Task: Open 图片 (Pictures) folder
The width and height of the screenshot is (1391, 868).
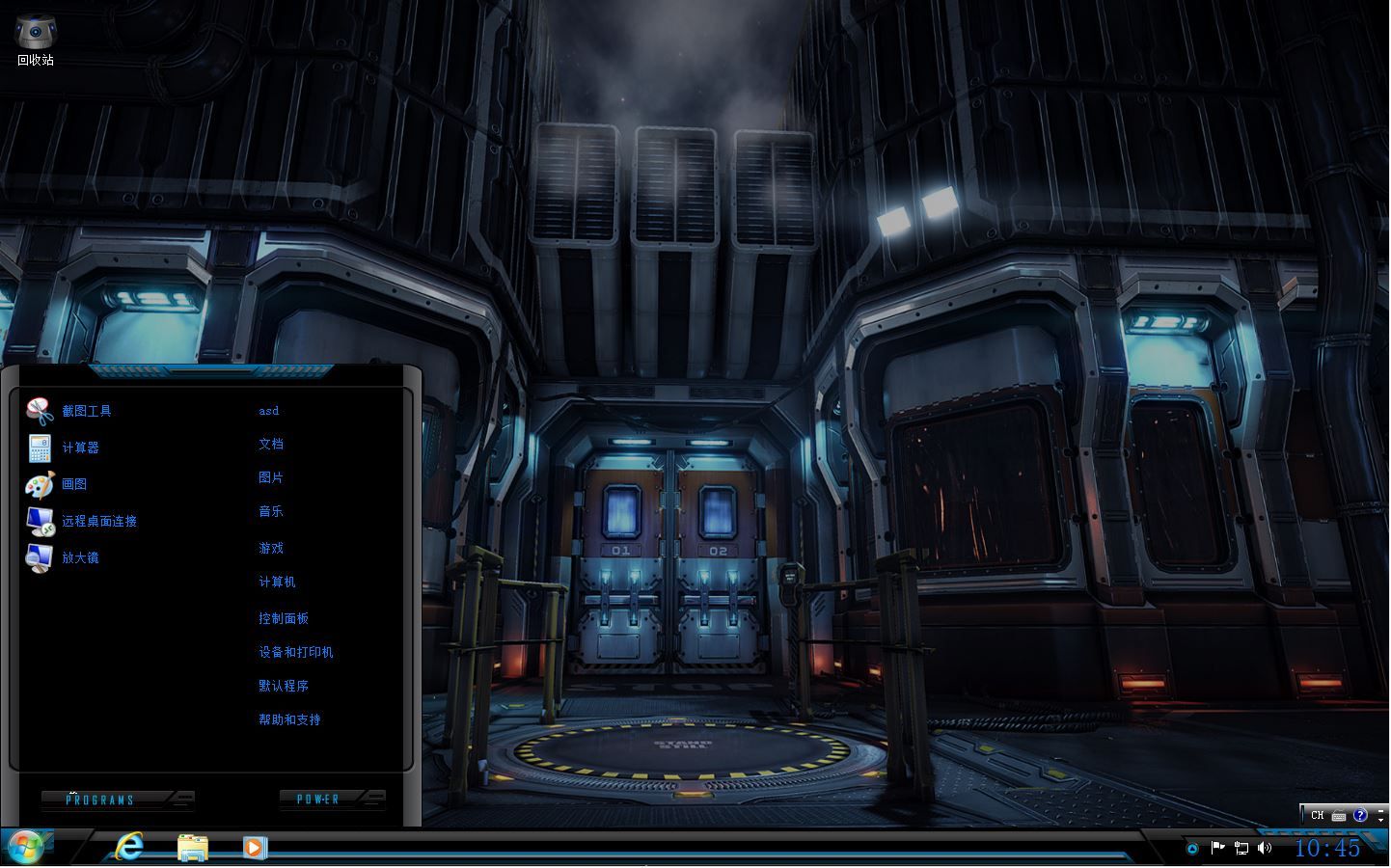Action: pyautogui.click(x=271, y=477)
